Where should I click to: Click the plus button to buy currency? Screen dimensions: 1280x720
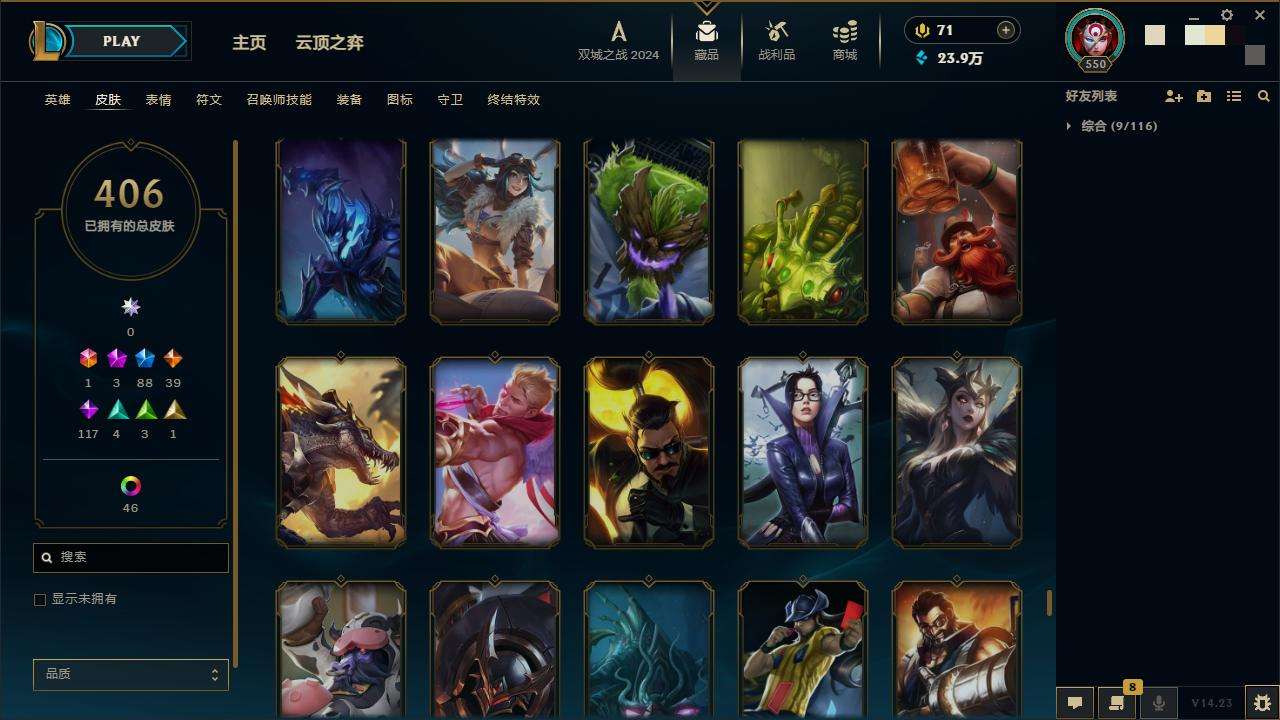1005,31
